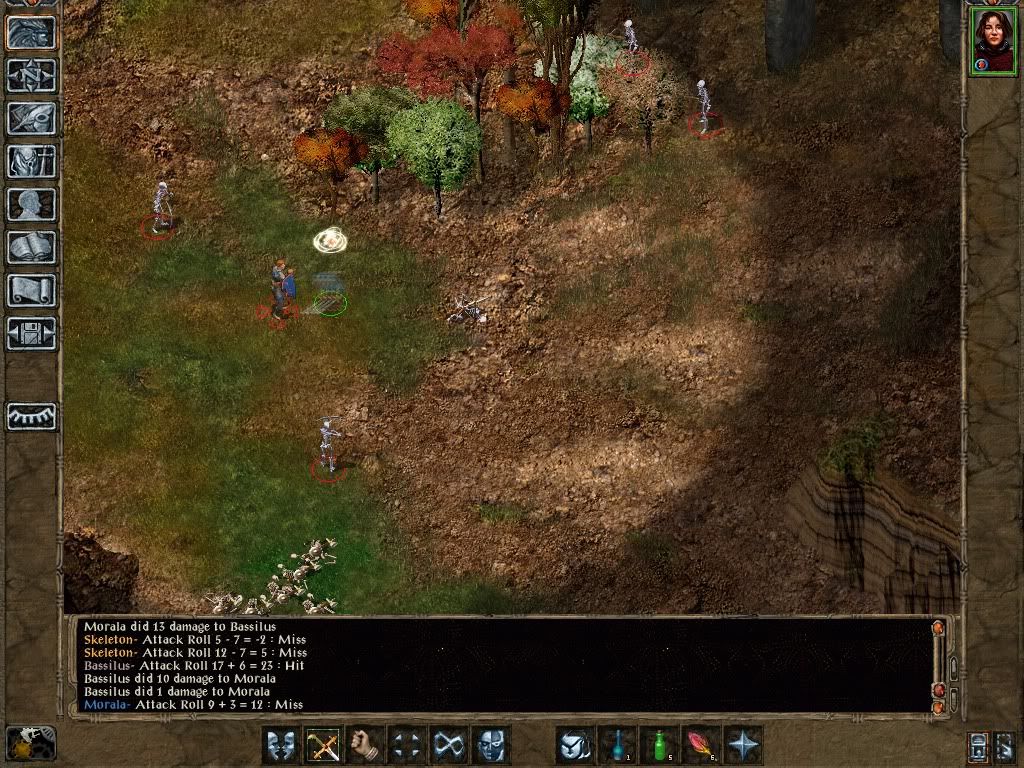Image resolution: width=1024 pixels, height=768 pixels.
Task: Open the inventory screen
Action: pos(31,161)
